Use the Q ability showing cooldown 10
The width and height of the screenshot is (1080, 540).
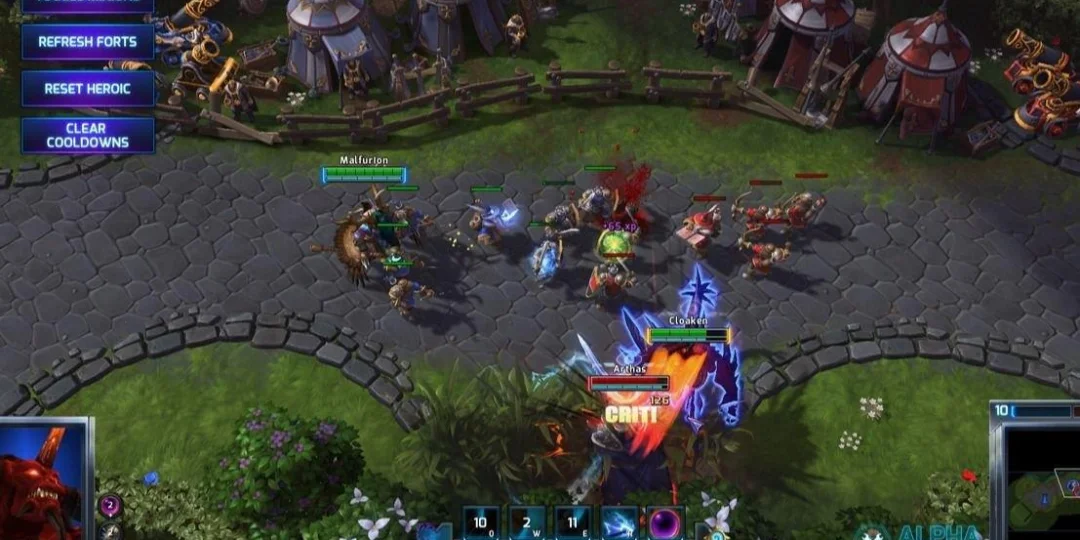[481, 523]
